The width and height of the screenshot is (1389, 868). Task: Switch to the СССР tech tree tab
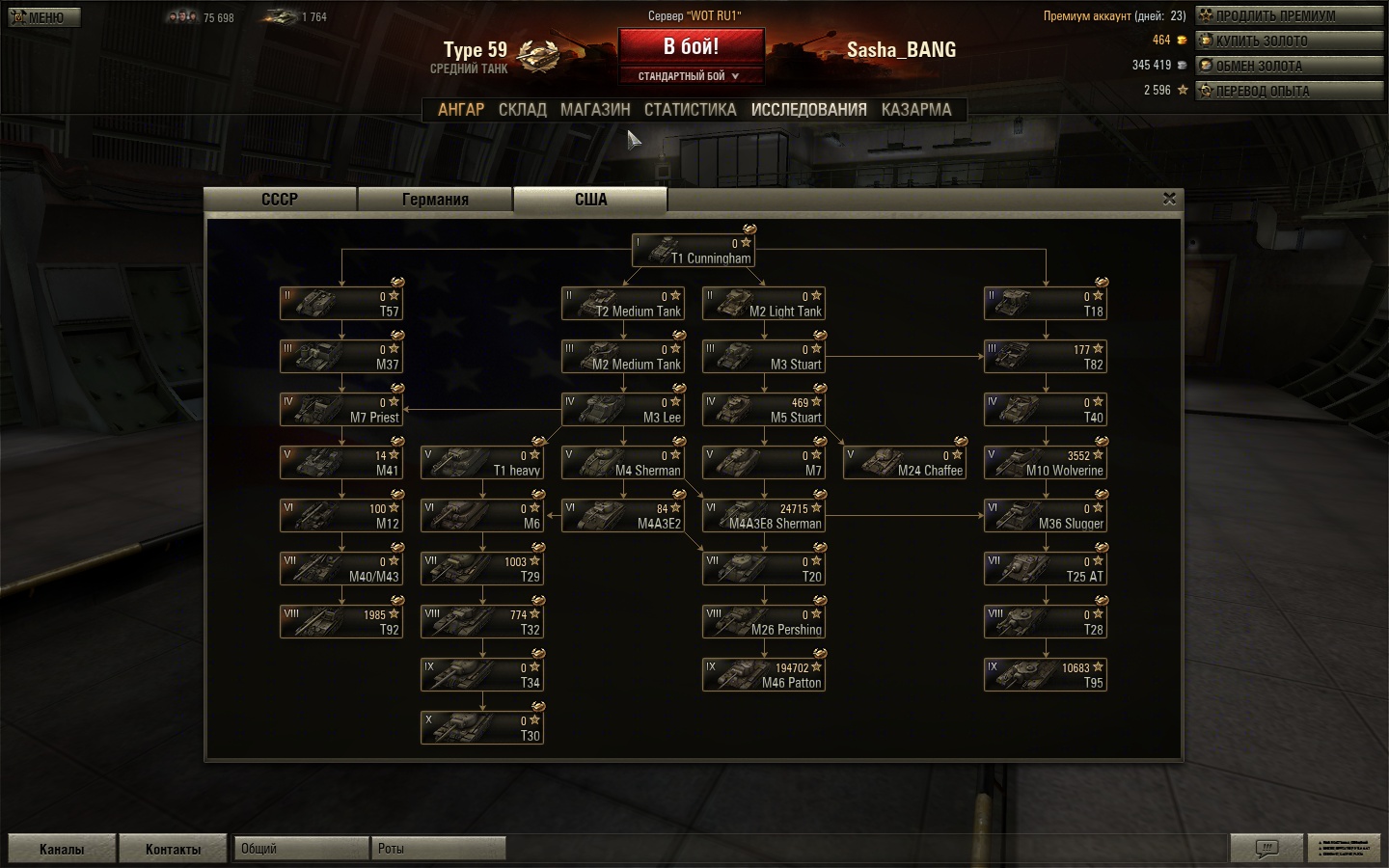(x=280, y=200)
